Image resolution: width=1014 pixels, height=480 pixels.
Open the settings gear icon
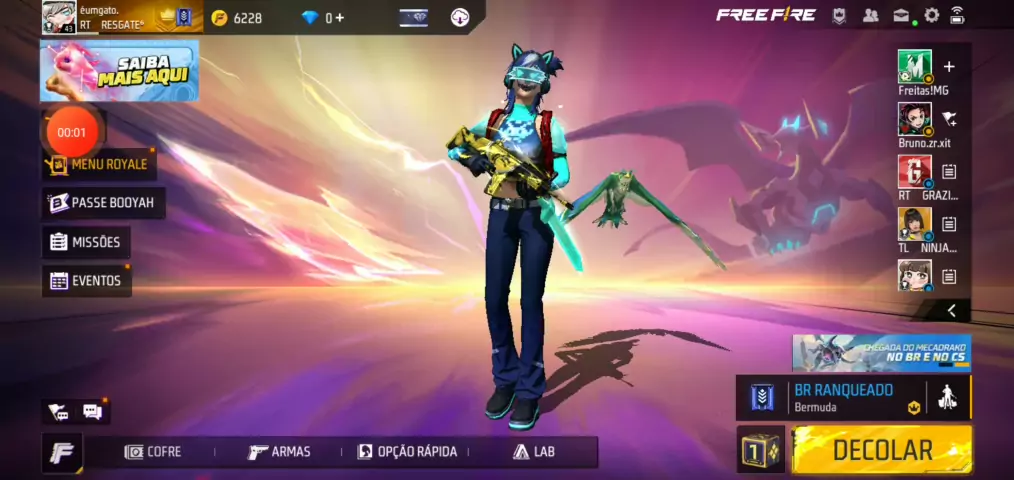click(x=931, y=15)
